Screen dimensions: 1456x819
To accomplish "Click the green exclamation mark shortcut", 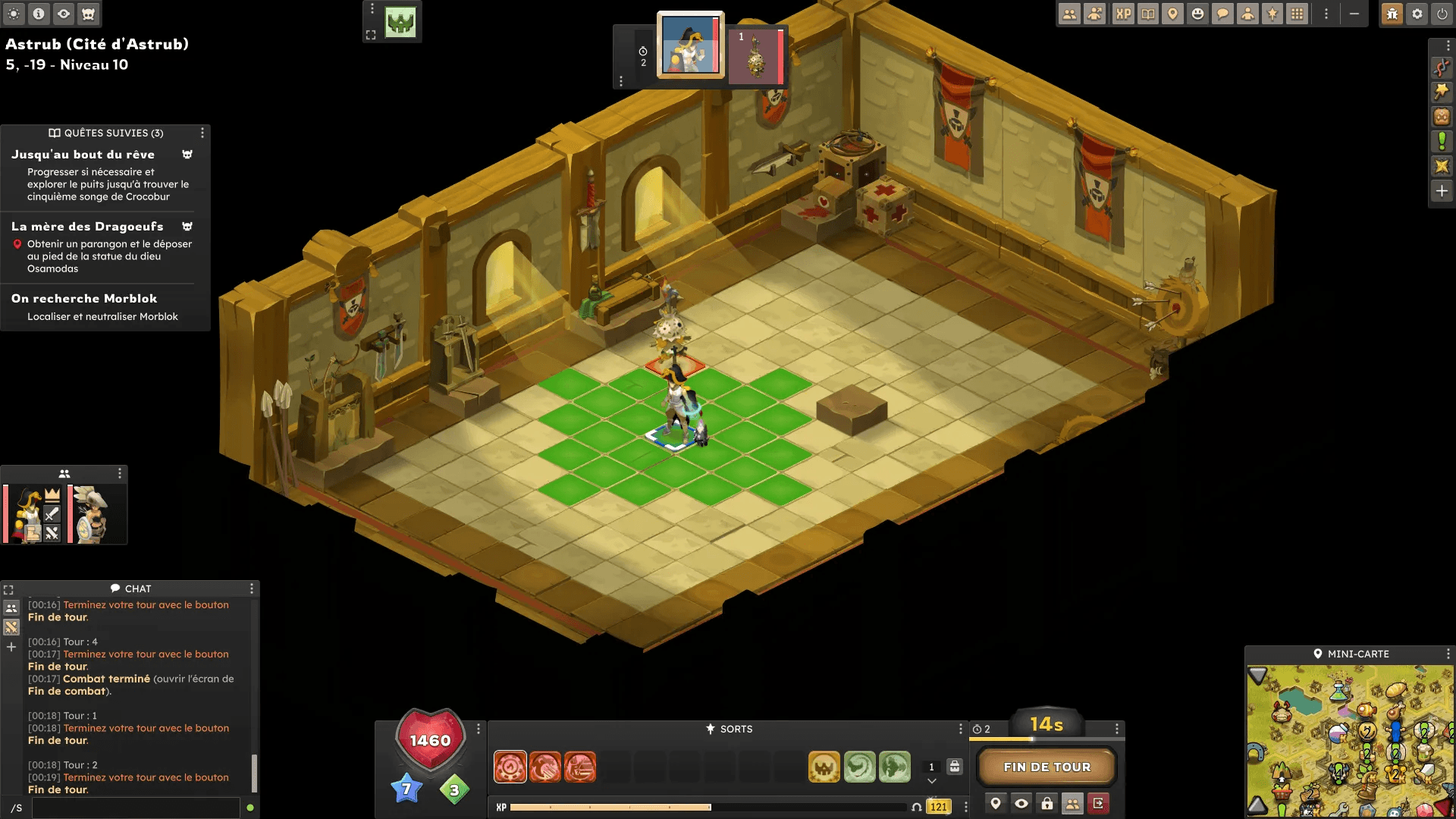I will (1442, 141).
